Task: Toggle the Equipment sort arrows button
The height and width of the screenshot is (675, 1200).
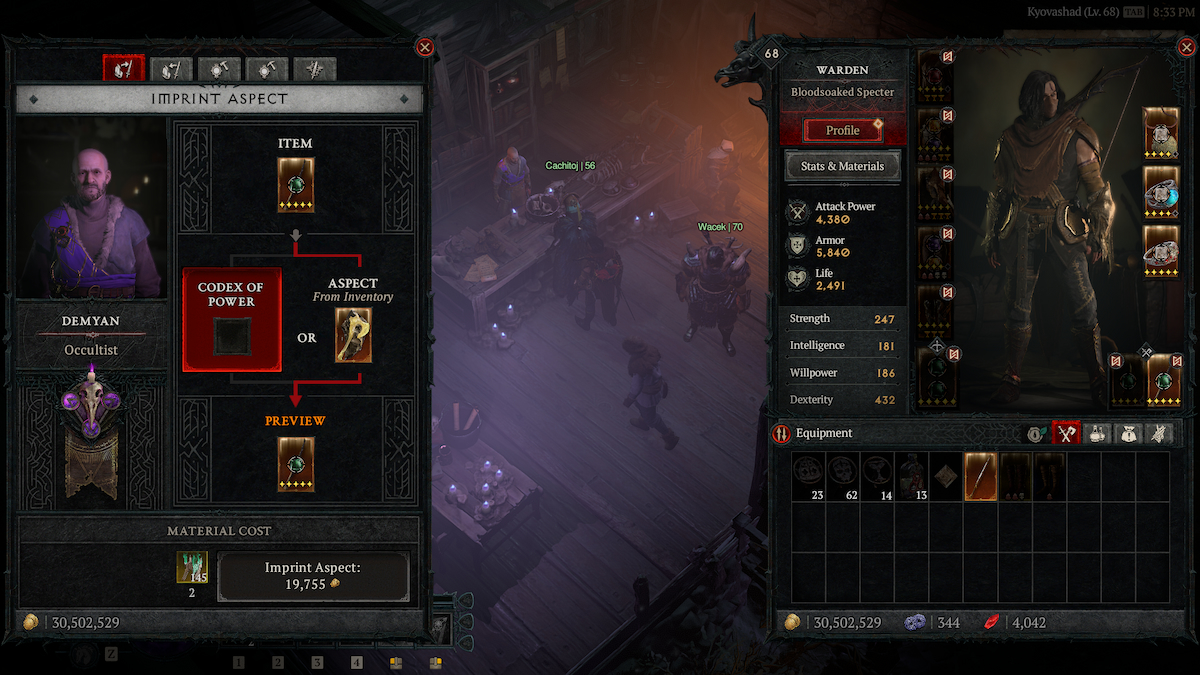Action: click(782, 434)
